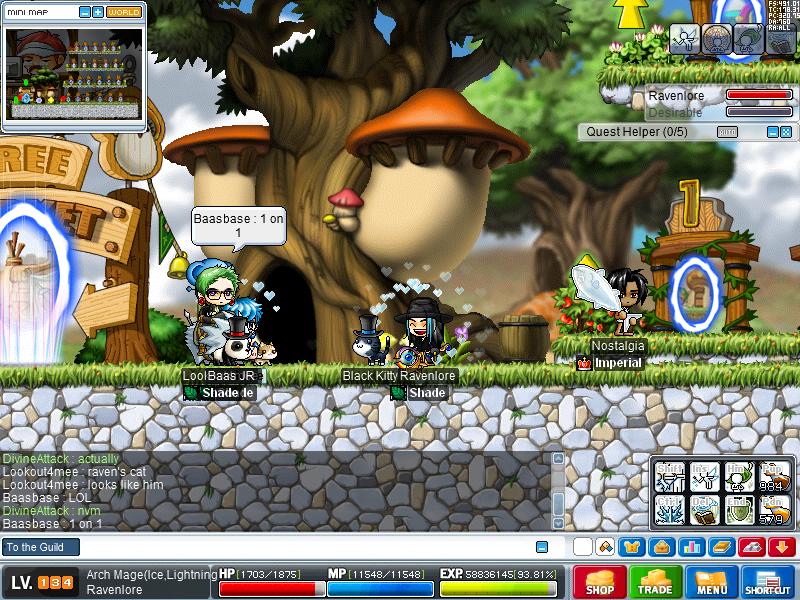This screenshot has width=800, height=600.
Task: Open the Trade button
Action: point(656,582)
